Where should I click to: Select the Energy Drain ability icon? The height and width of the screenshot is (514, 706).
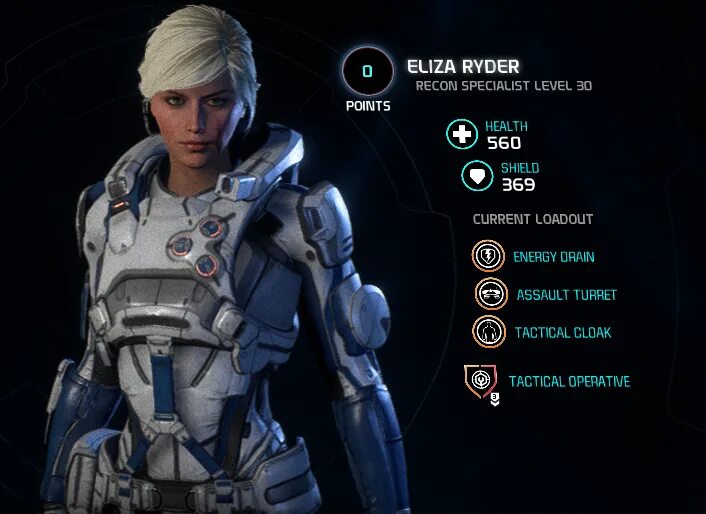[x=489, y=256]
